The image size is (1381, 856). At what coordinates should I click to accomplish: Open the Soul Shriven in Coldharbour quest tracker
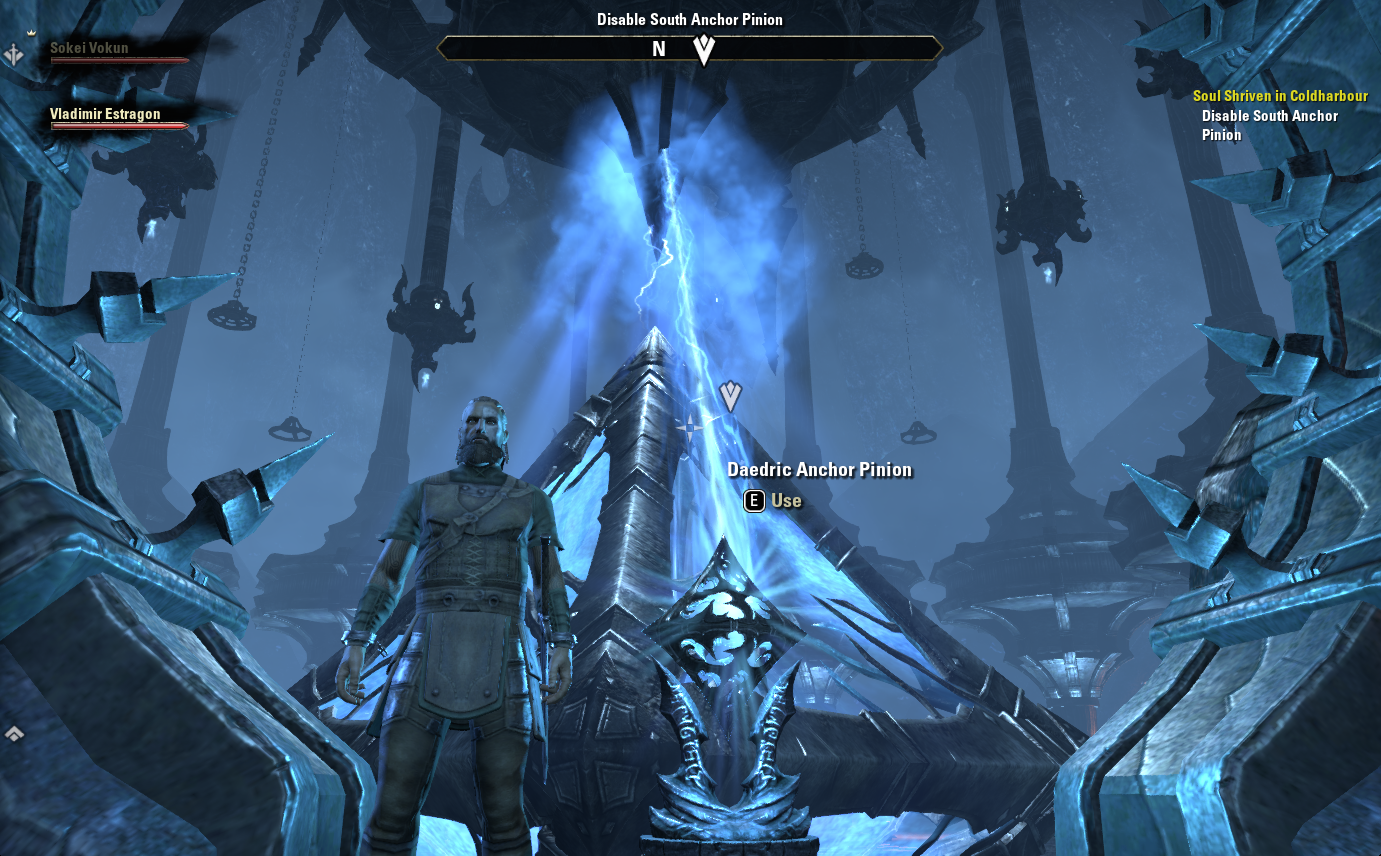pyautogui.click(x=1280, y=96)
